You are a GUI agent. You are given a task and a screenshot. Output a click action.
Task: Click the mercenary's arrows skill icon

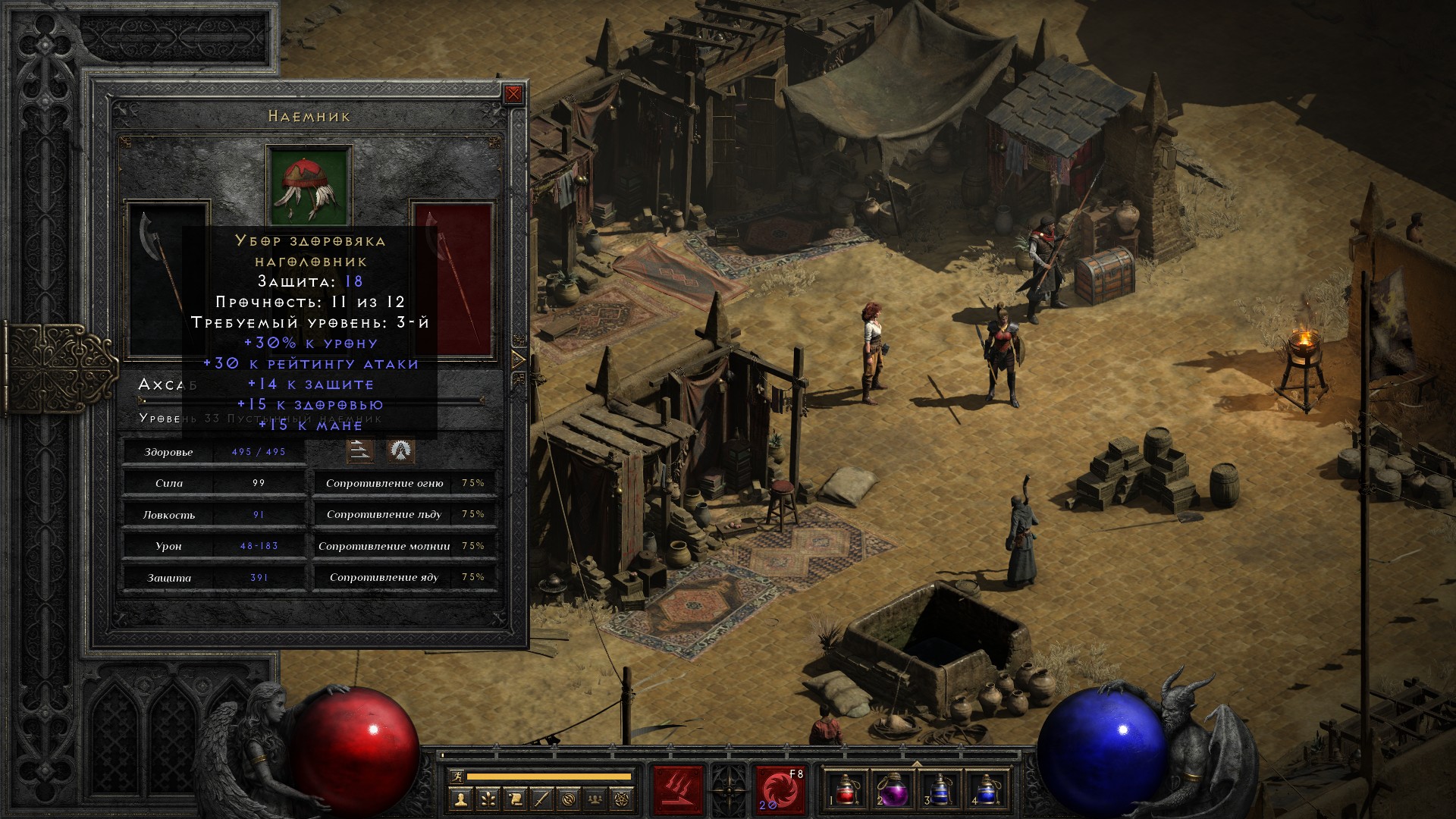360,450
